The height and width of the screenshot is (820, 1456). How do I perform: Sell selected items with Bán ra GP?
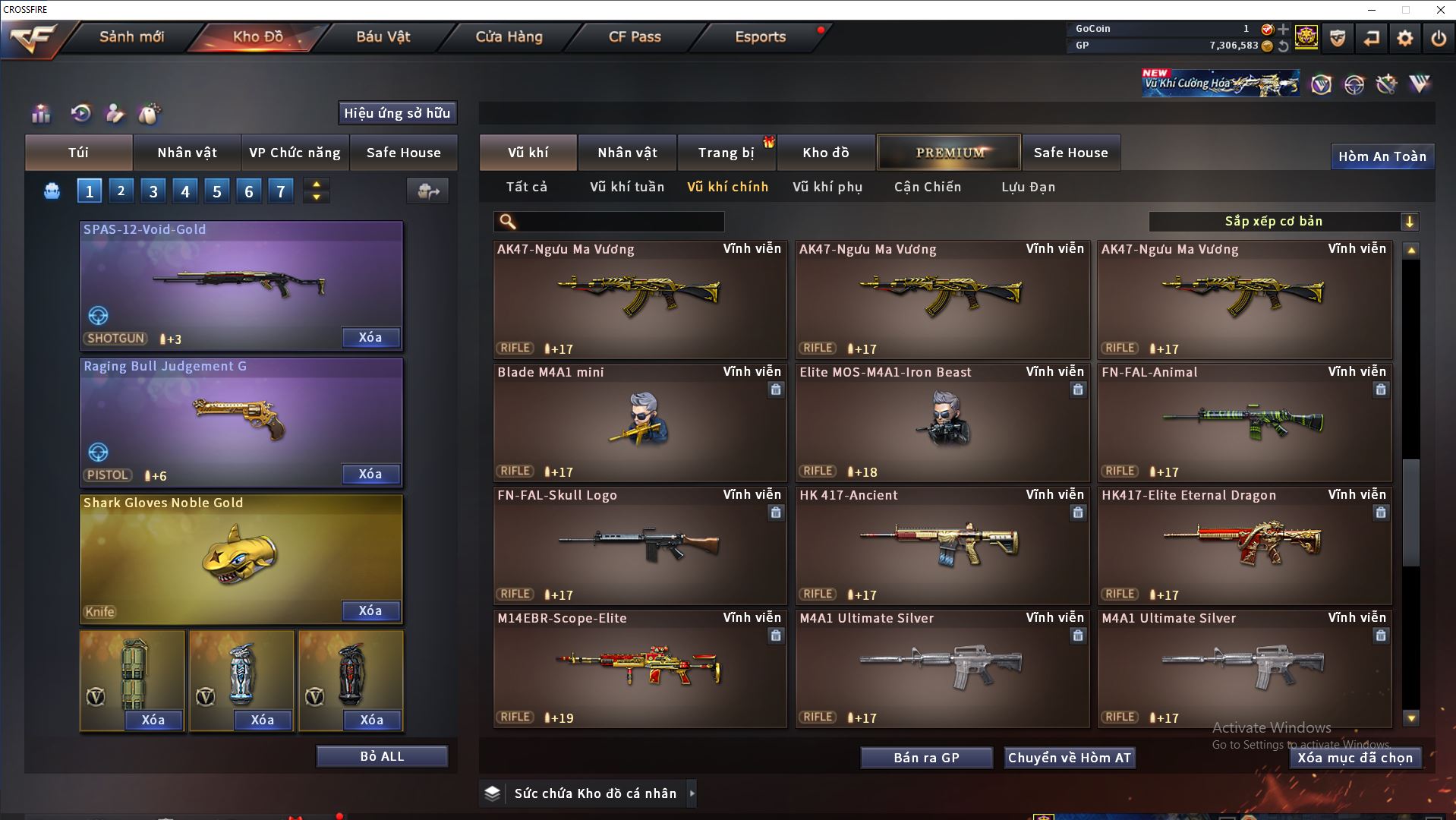click(926, 758)
